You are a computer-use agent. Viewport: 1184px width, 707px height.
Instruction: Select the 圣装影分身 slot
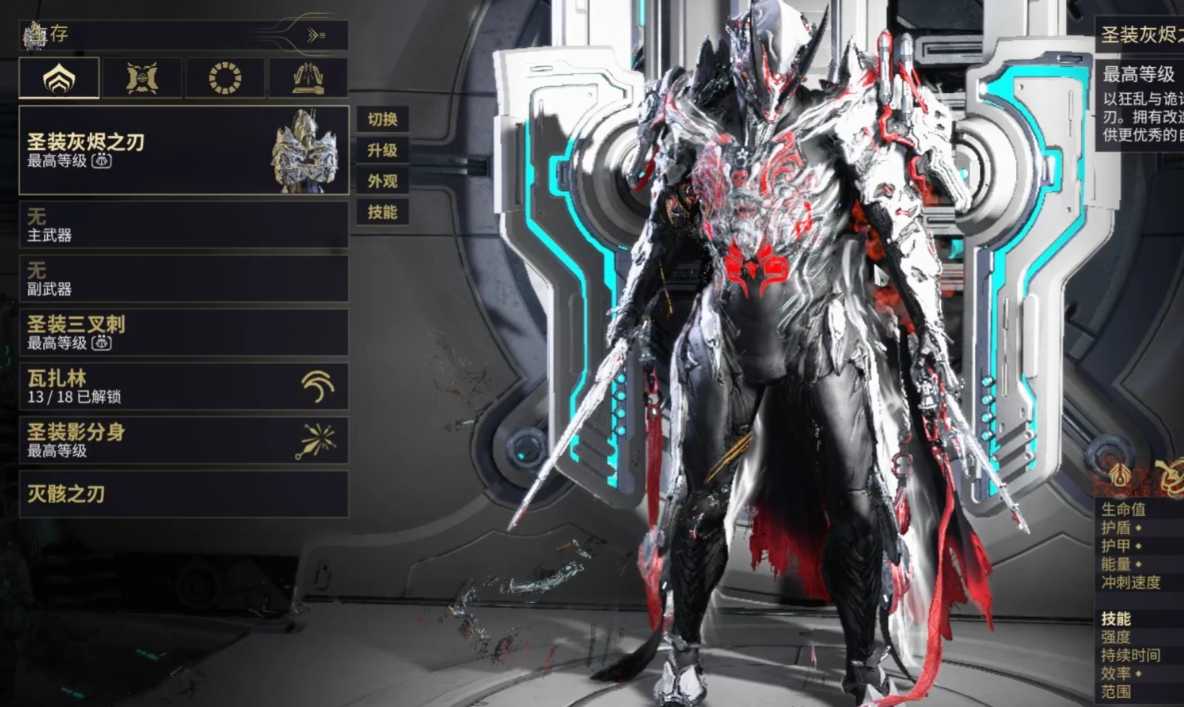point(184,441)
